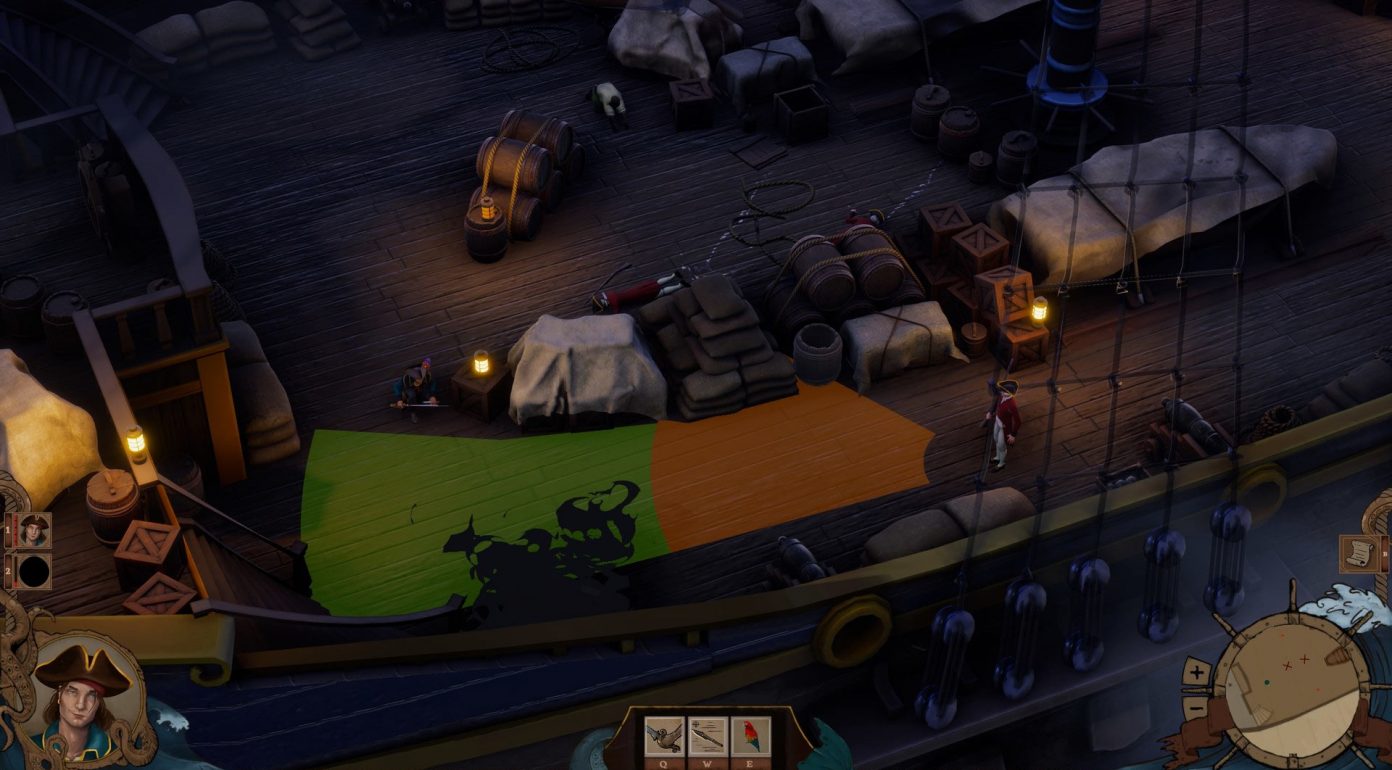Screen dimensions: 1392x770
Task: Activate the red parrot ability
Action: click(751, 735)
